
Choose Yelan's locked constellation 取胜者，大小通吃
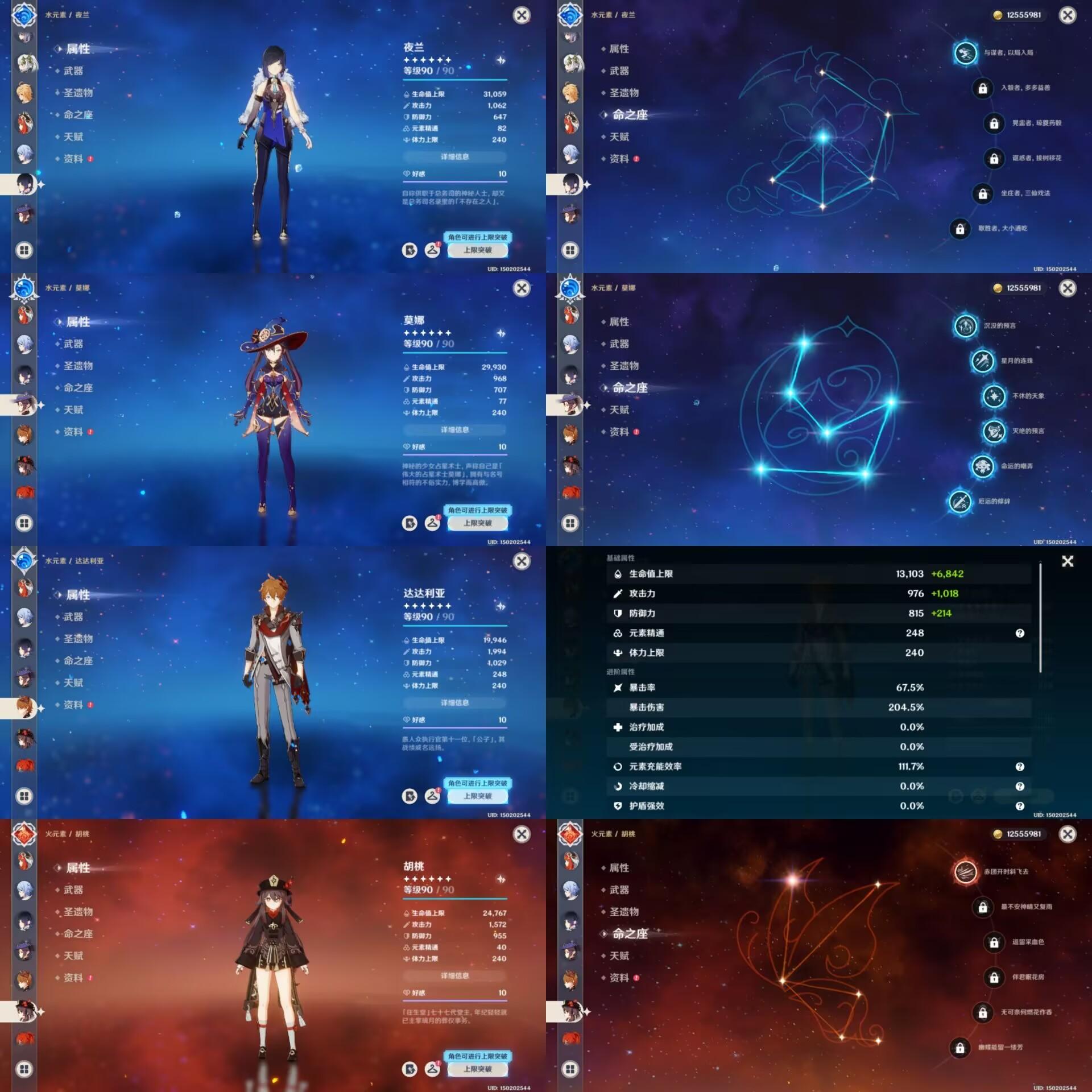point(960,229)
